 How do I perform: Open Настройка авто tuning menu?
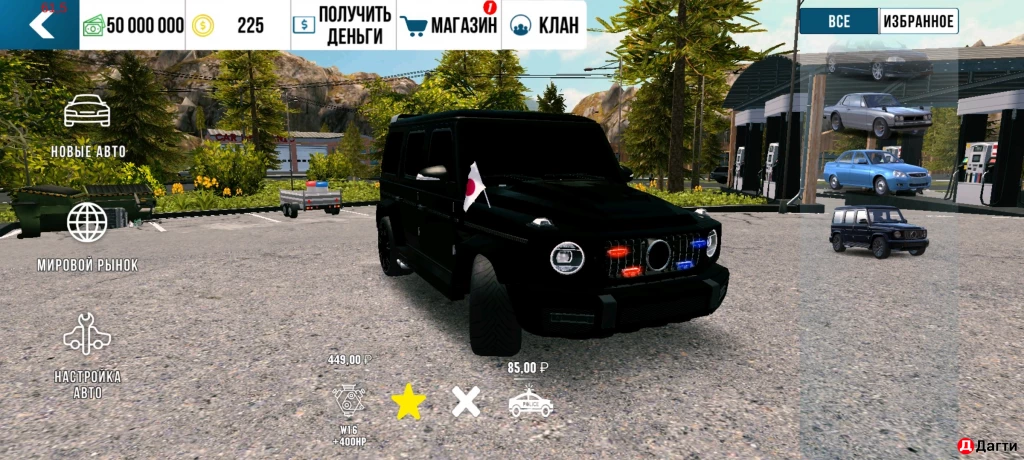pos(88,353)
